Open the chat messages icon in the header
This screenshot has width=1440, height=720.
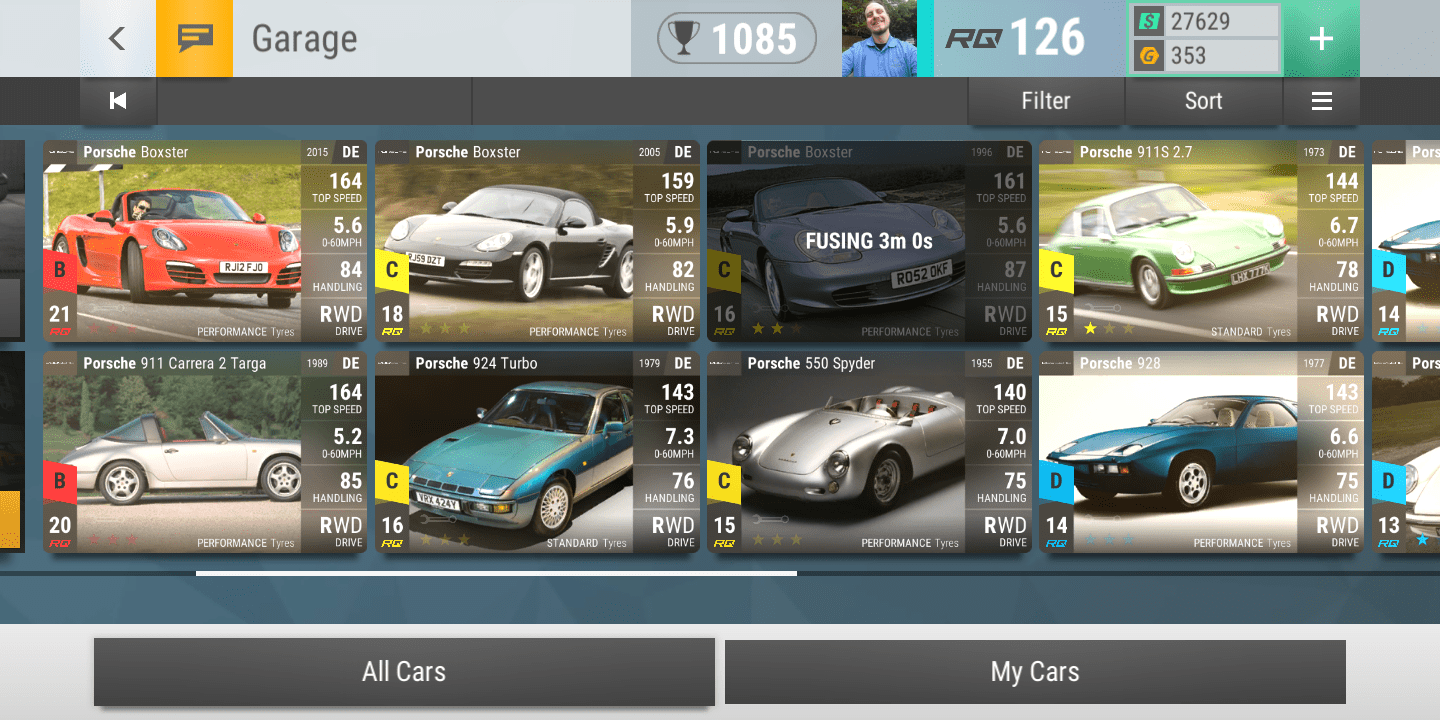click(x=194, y=39)
